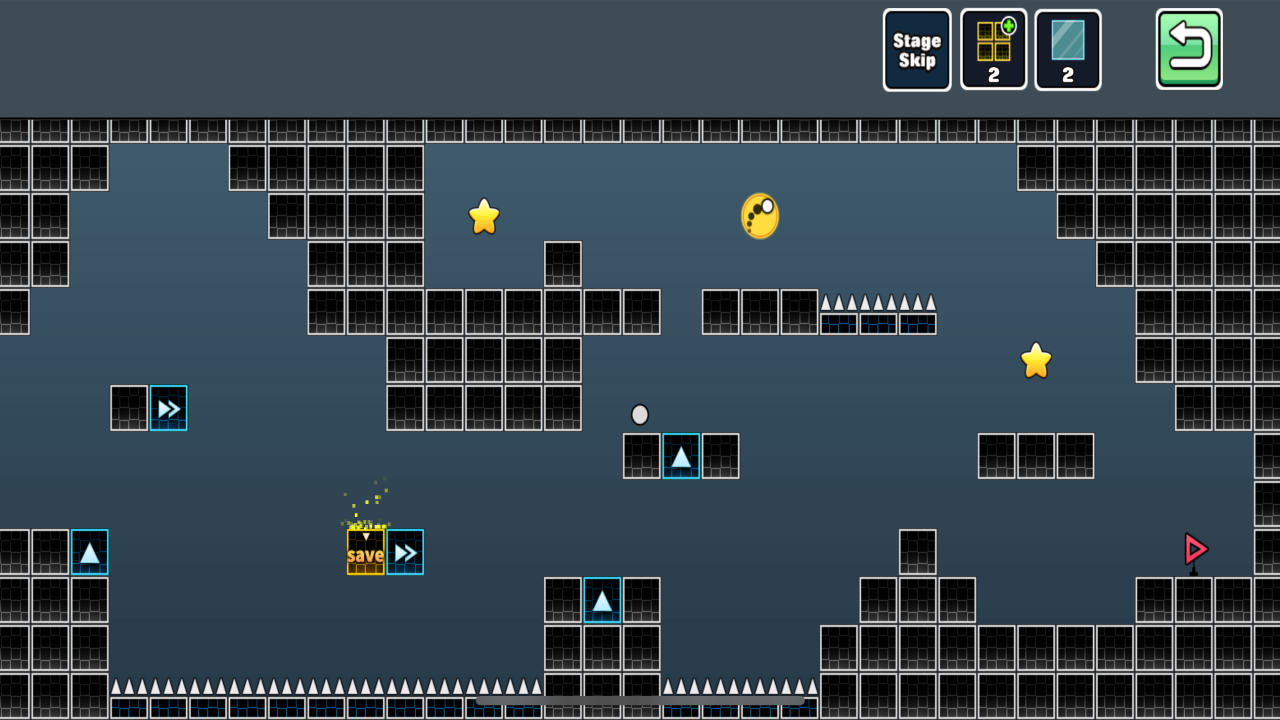Click the up-arrow block above the bottom spikes
This screenshot has width=1280, height=720.
click(x=602, y=600)
